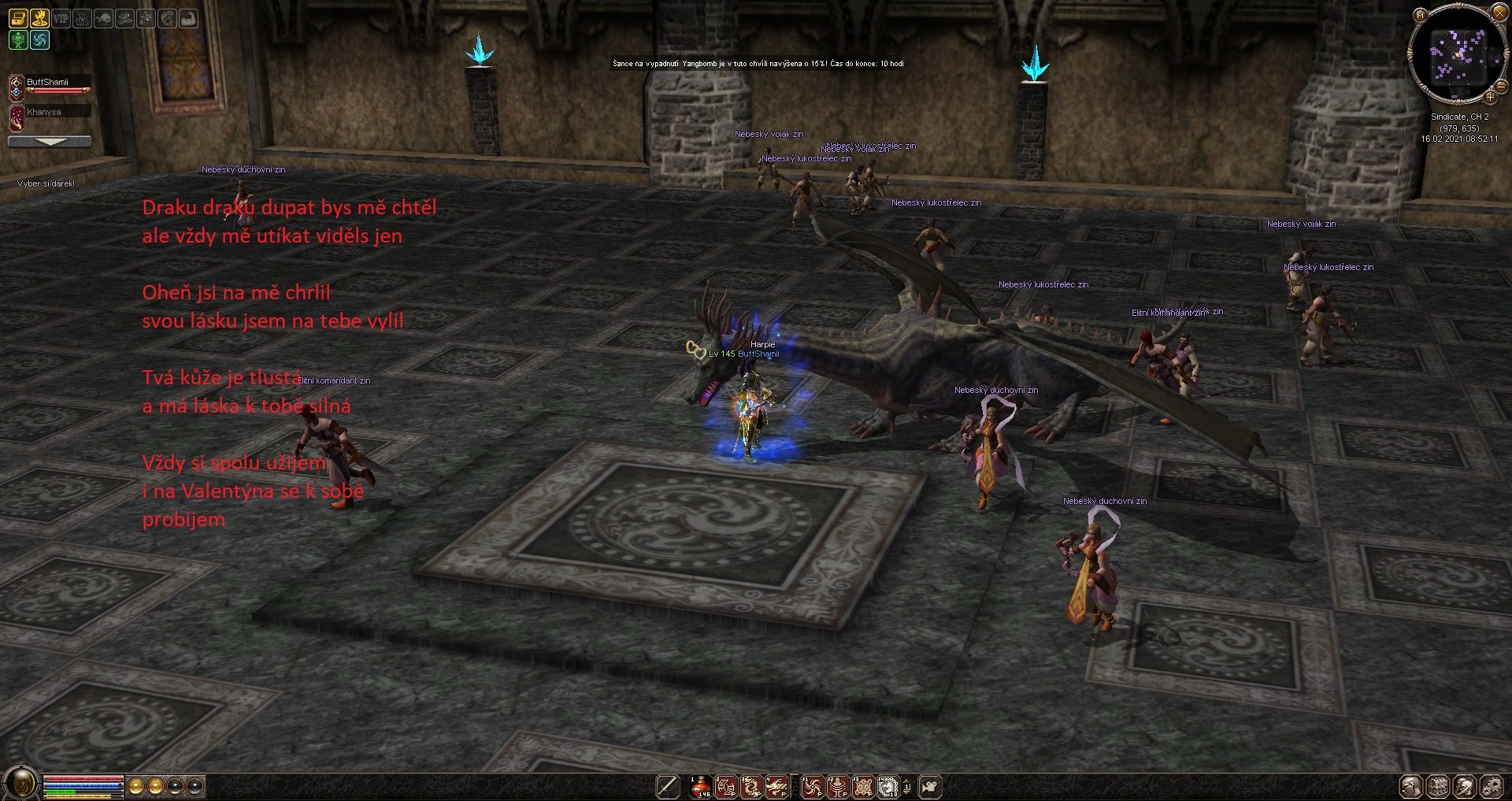
Task: Select party member Khanysa
Action: [x=44, y=113]
